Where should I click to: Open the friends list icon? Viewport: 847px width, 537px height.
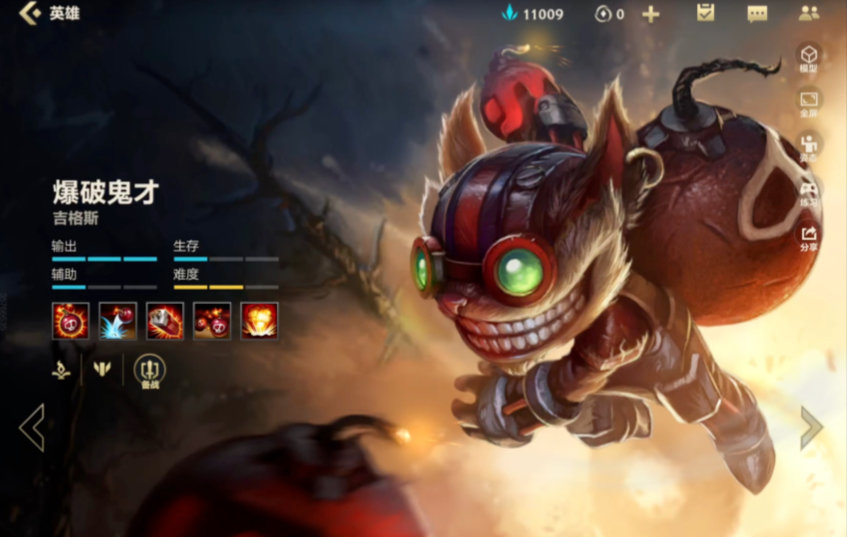click(809, 13)
